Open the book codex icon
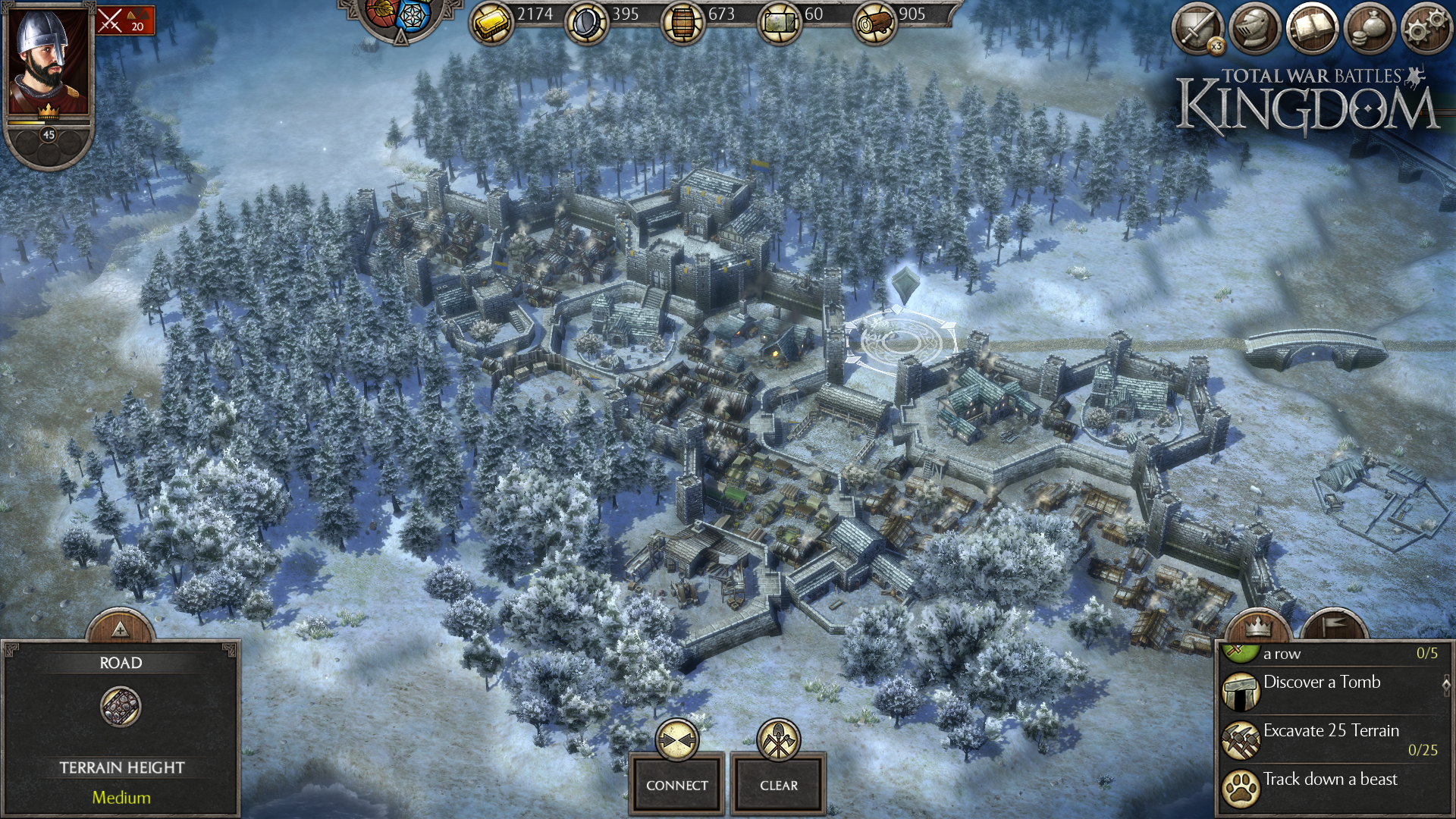1456x819 pixels. pyautogui.click(x=1312, y=29)
